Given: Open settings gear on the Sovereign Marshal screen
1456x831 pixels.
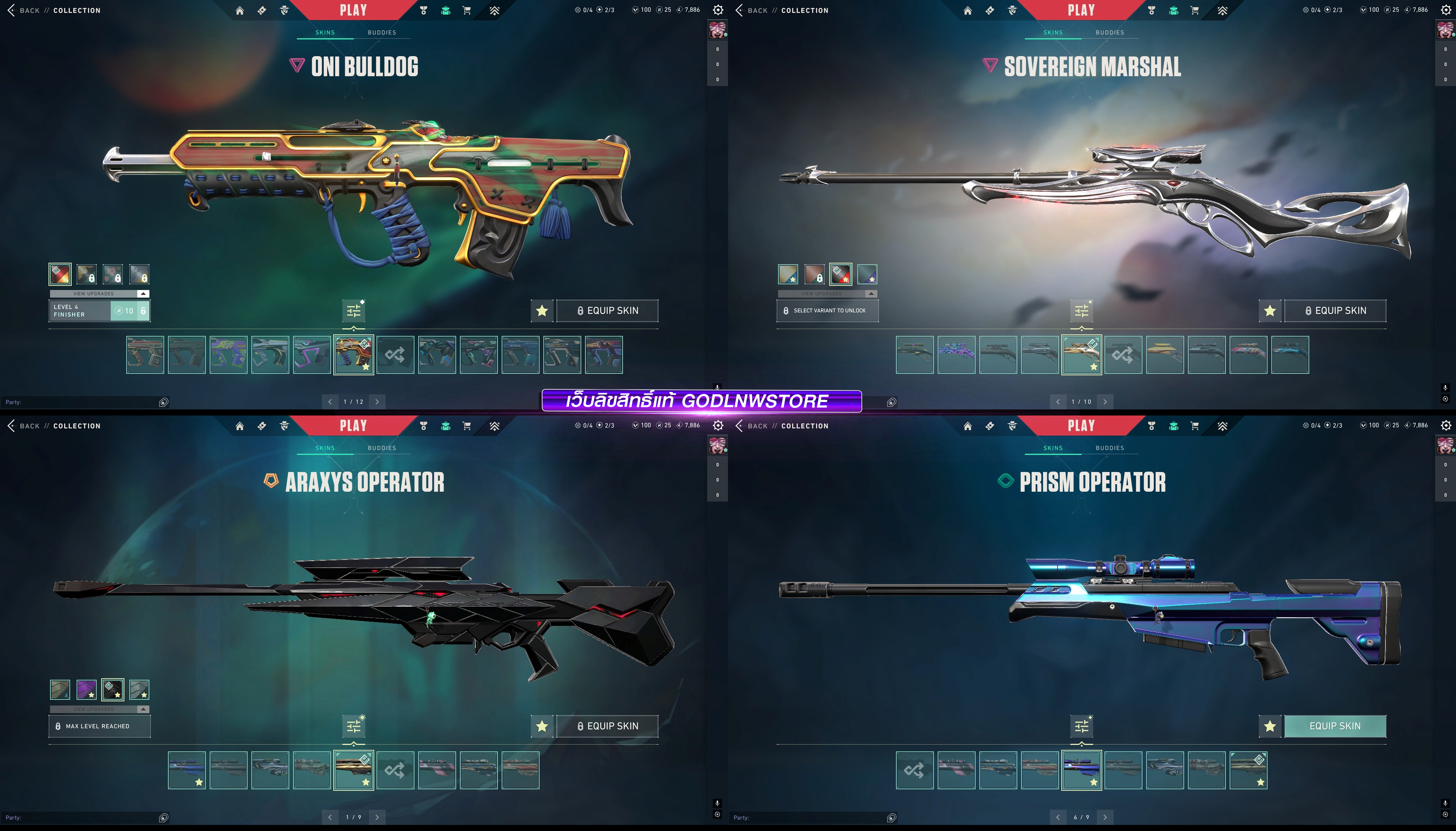Looking at the screenshot, I should [x=1446, y=10].
